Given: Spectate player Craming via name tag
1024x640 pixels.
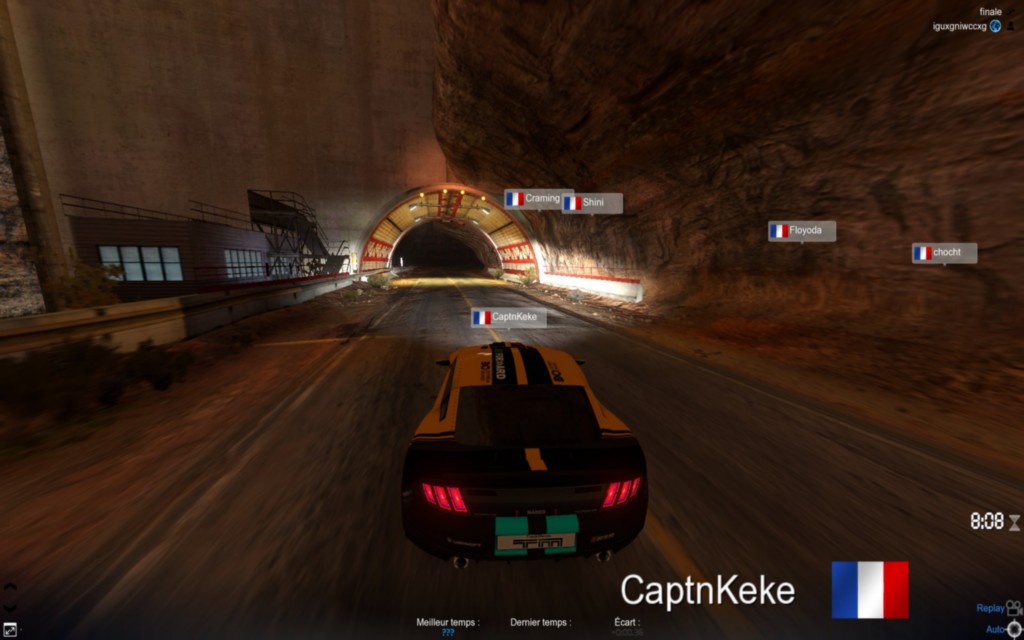Looking at the screenshot, I should pos(538,199).
